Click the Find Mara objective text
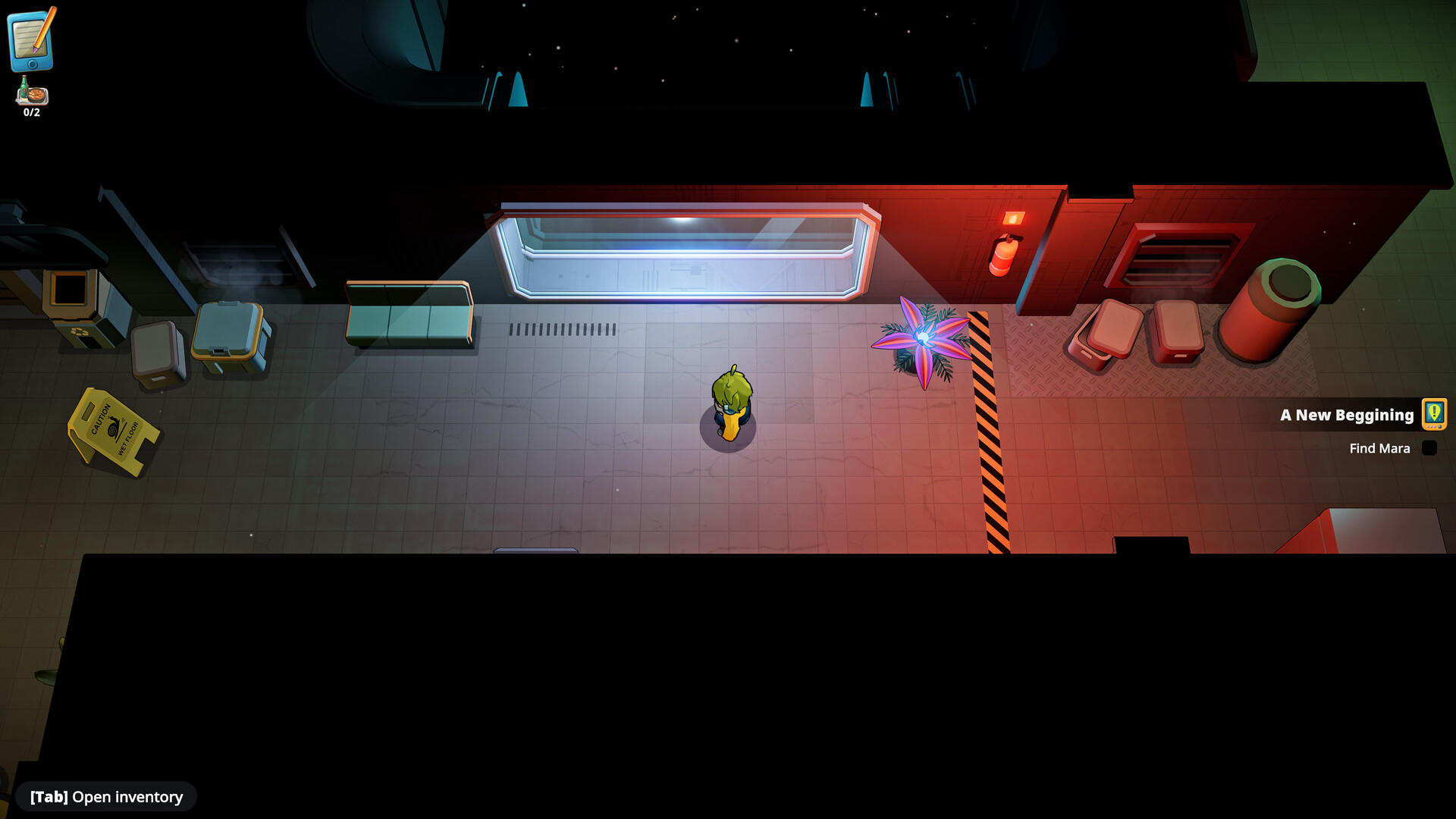1456x819 pixels. (x=1380, y=448)
